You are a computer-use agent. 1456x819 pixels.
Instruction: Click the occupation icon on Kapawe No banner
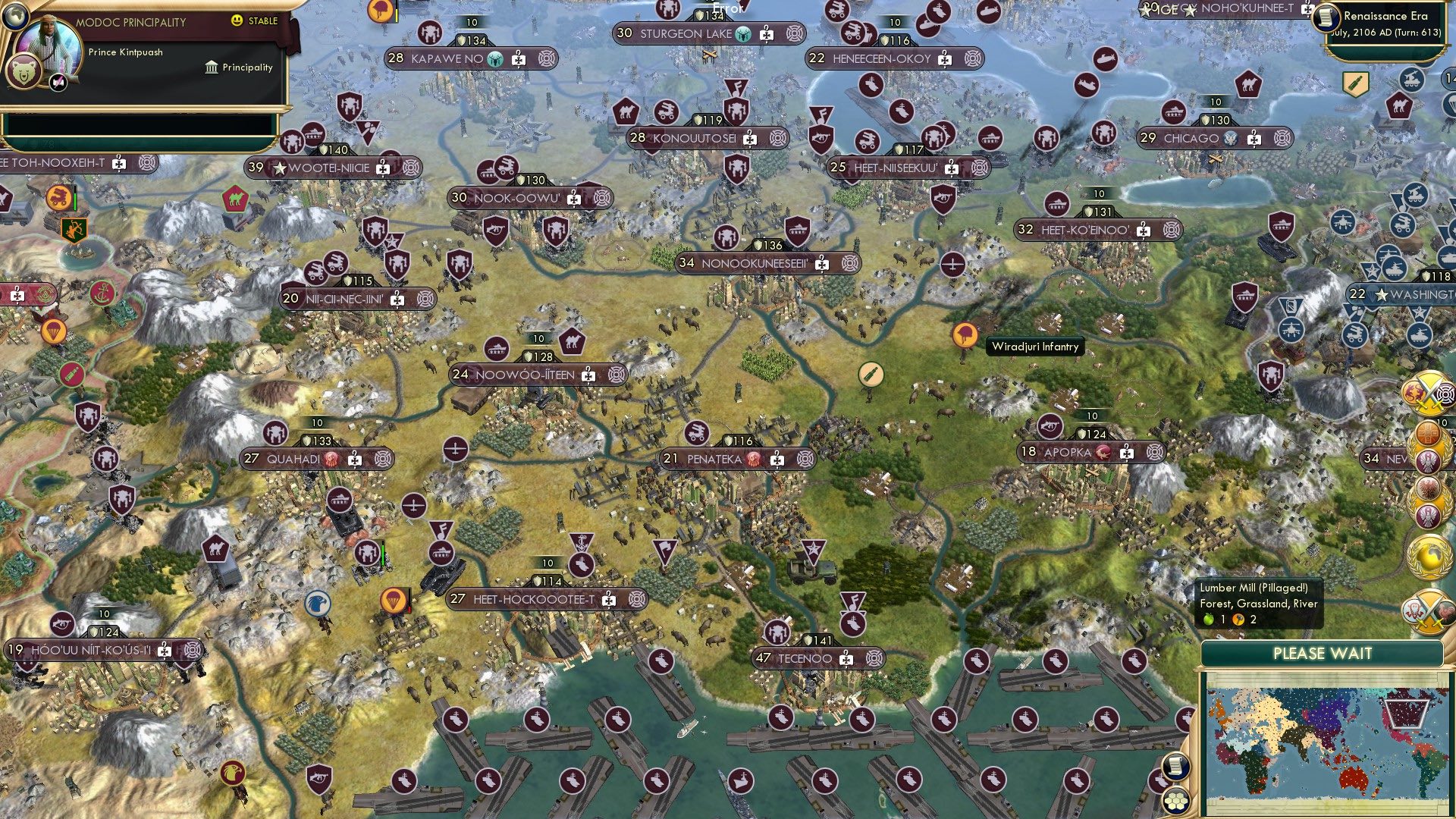pyautogui.click(x=519, y=59)
